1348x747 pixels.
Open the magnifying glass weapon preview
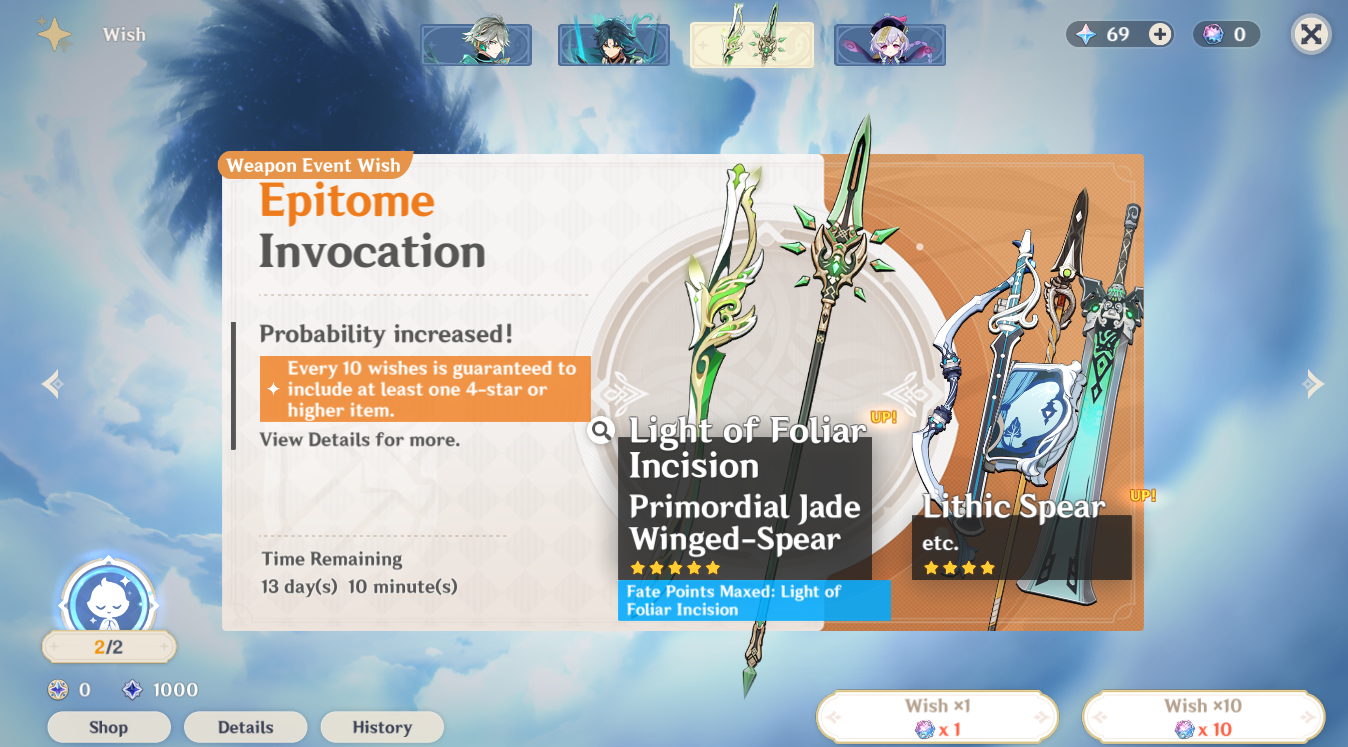[x=599, y=431]
